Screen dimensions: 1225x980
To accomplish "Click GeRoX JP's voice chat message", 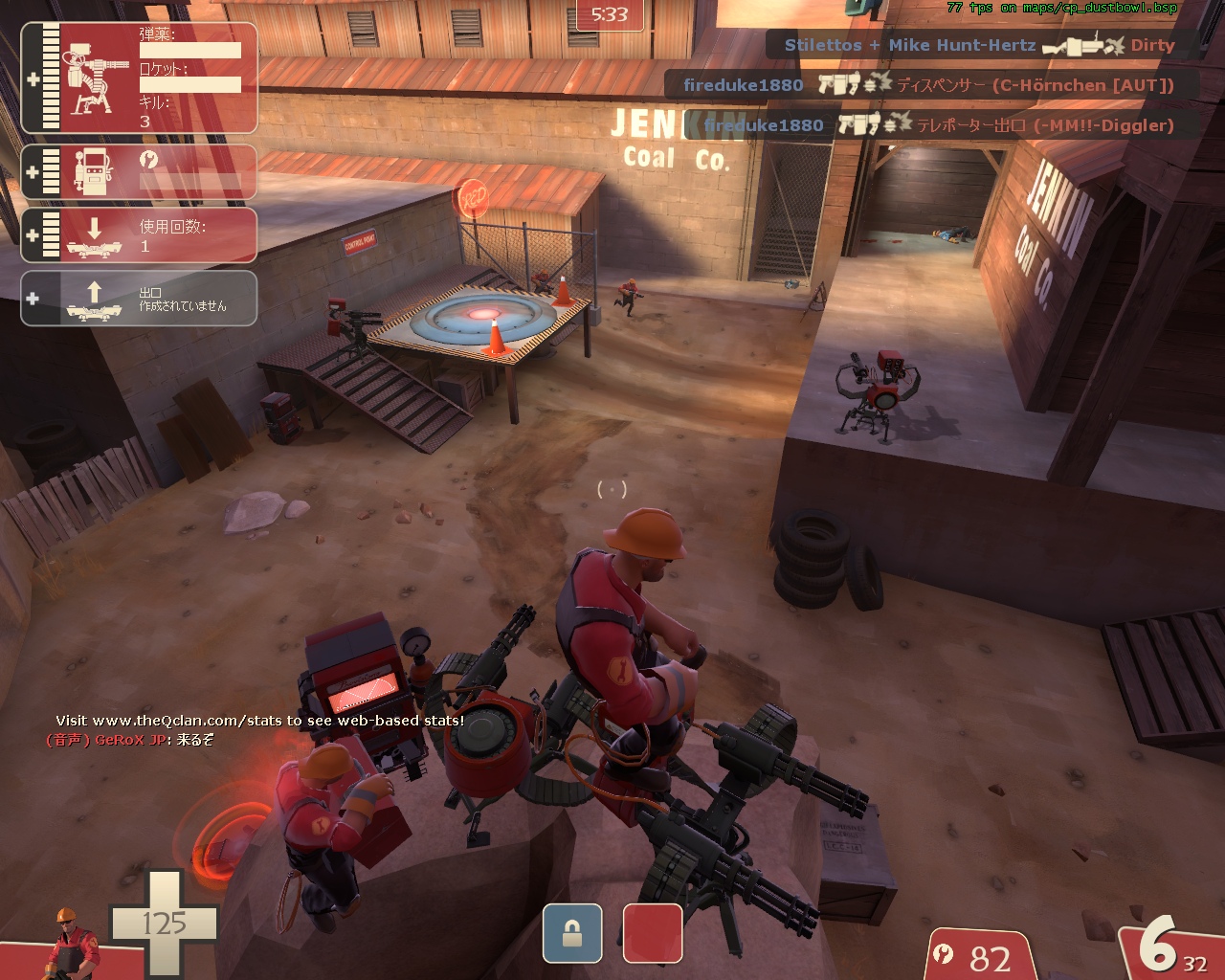I will pyautogui.click(x=130, y=740).
